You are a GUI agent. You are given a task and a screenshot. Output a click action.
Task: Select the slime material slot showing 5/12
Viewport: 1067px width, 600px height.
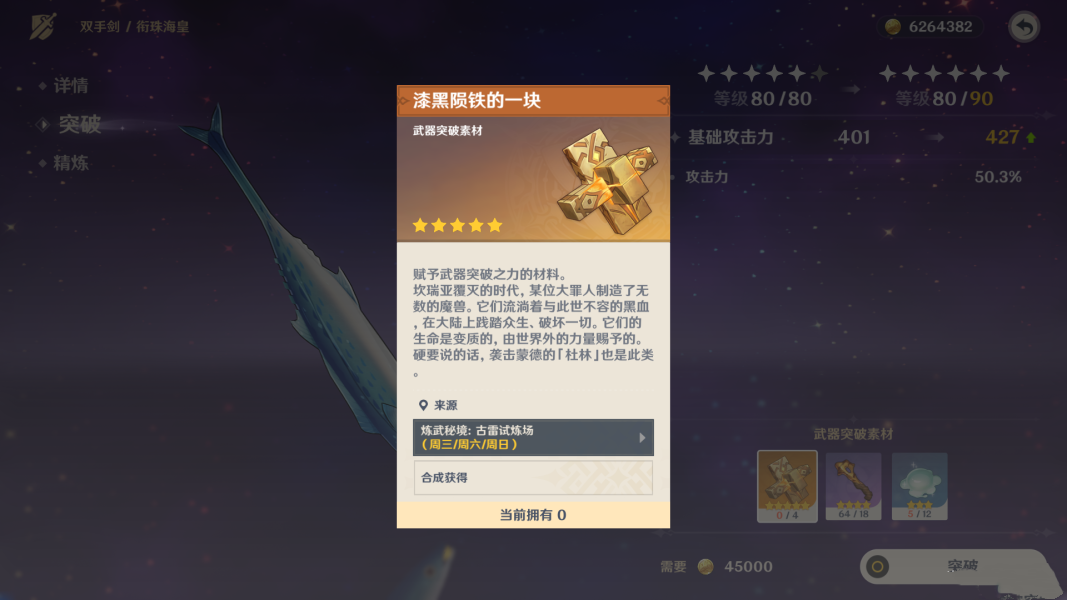(919, 485)
